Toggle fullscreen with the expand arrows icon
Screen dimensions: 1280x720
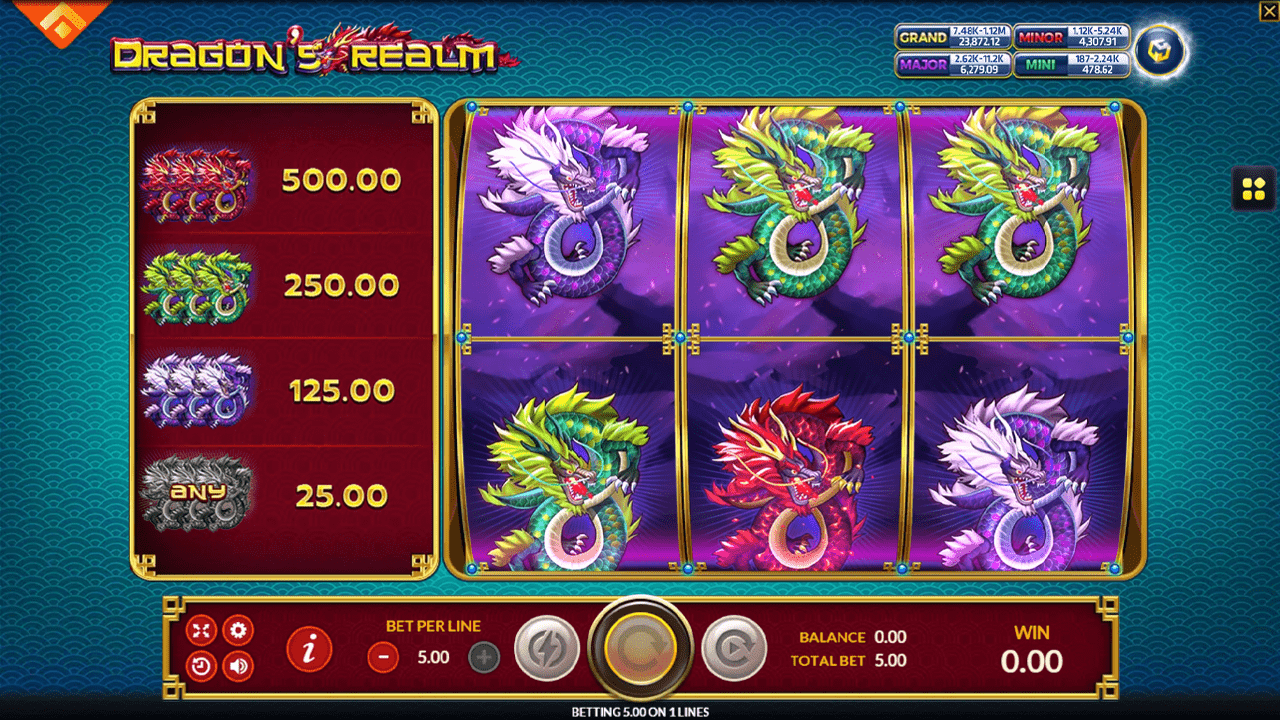(201, 630)
